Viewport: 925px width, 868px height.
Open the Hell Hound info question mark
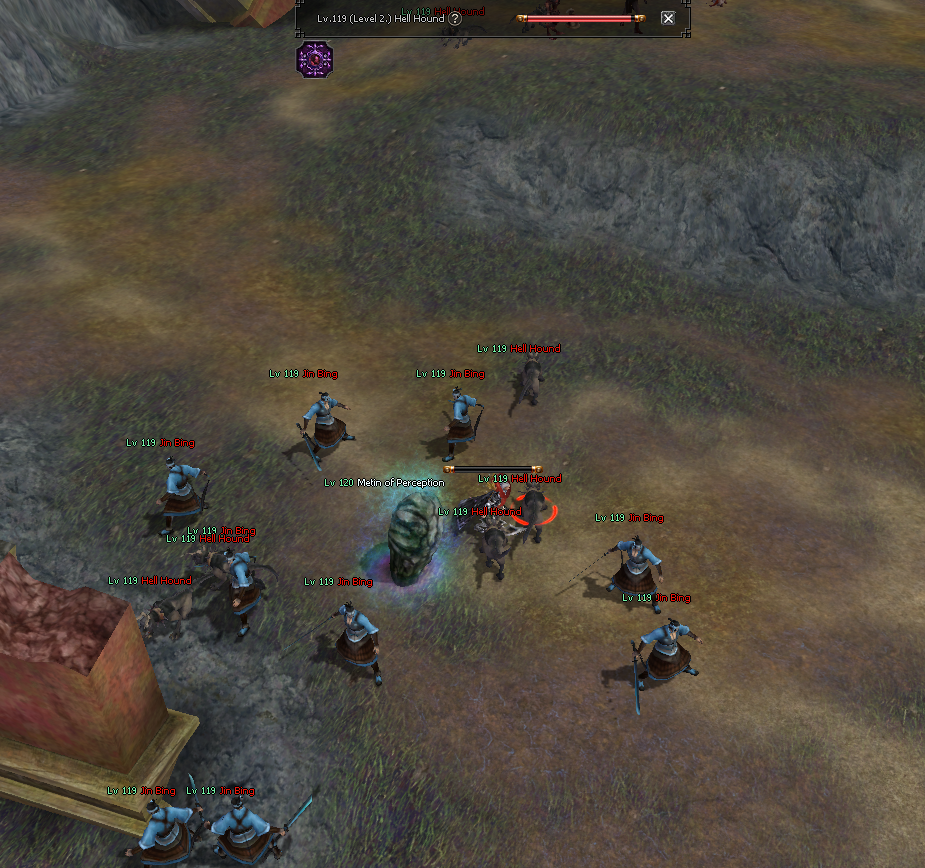pos(455,18)
